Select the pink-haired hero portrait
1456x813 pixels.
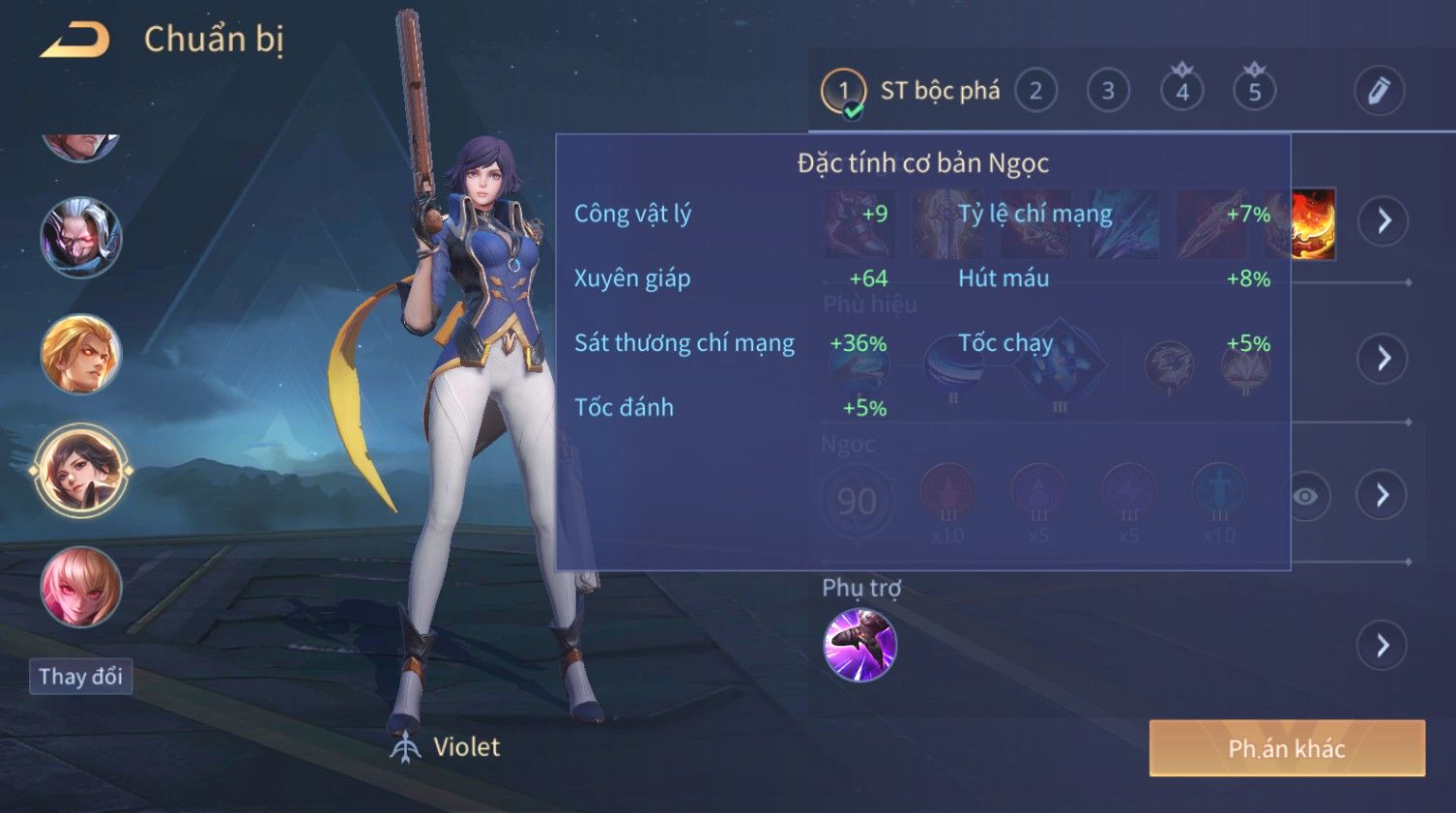pos(81,587)
